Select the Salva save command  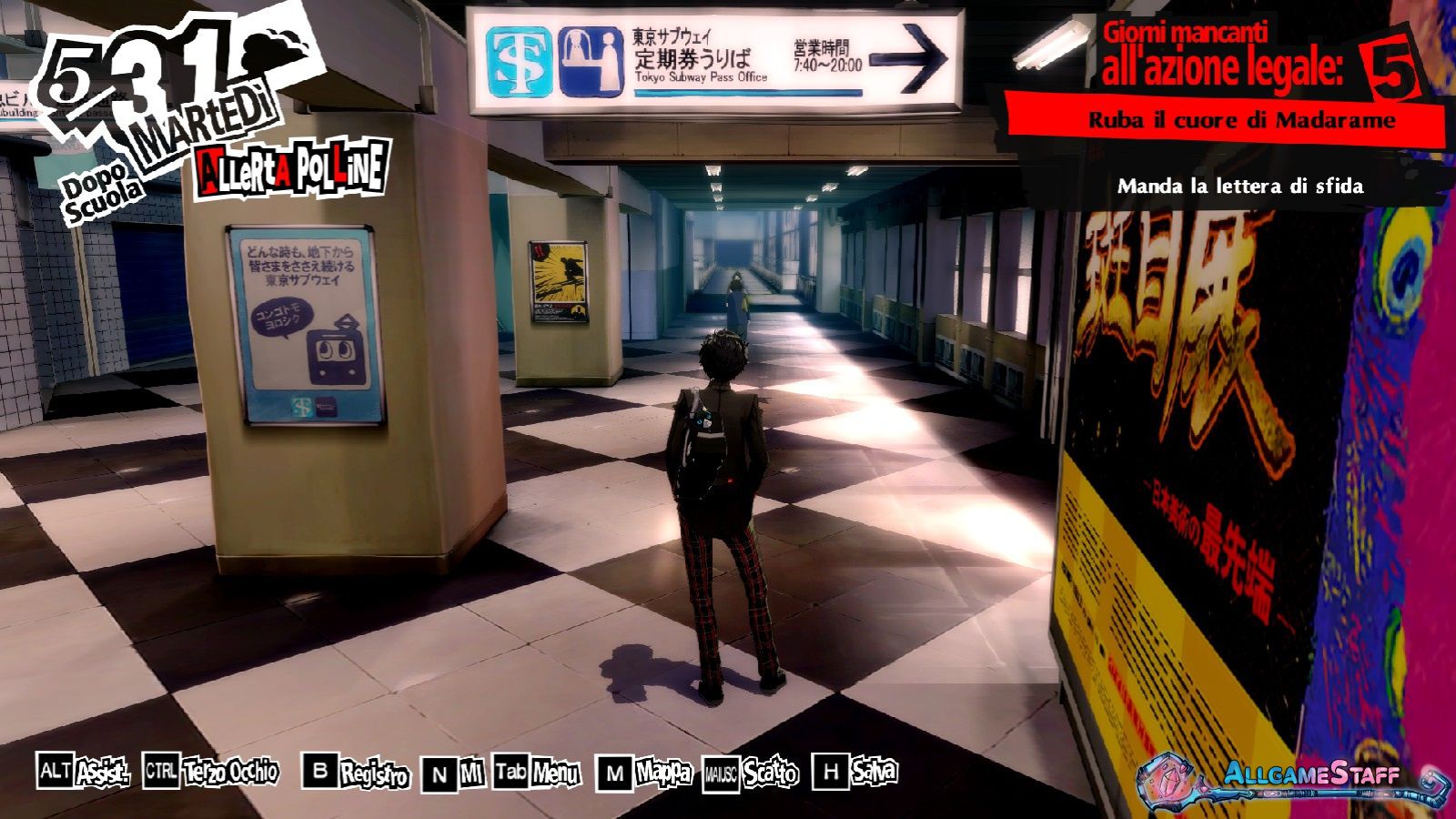pos(874,772)
